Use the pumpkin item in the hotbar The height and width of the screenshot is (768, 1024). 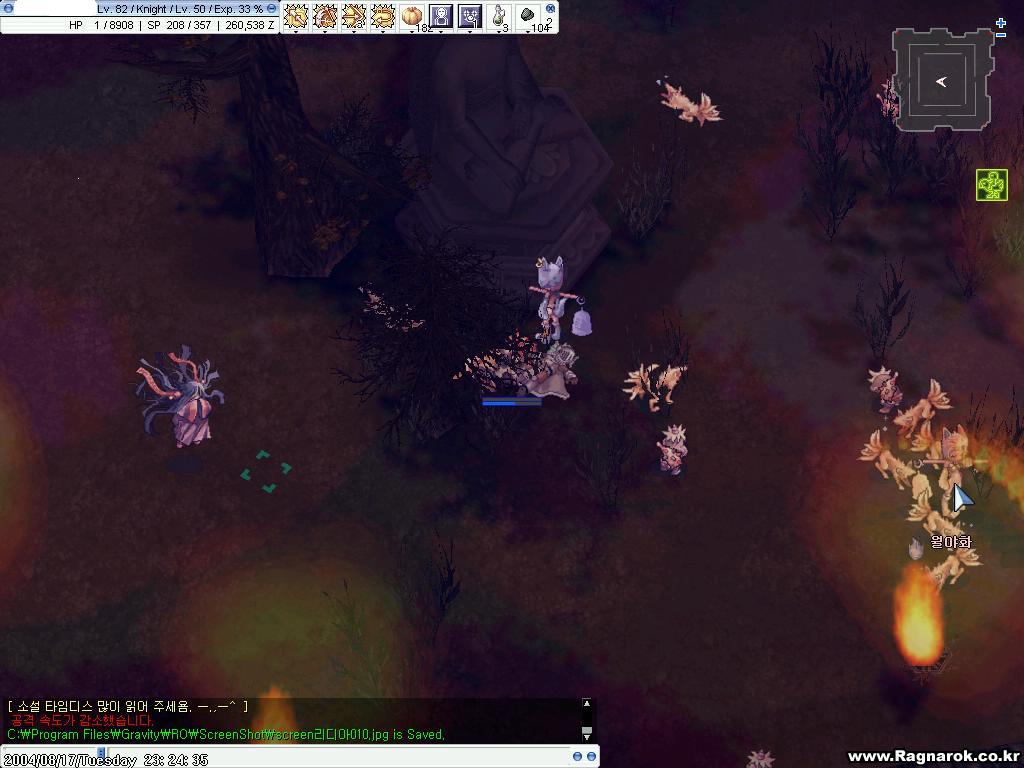[412, 16]
